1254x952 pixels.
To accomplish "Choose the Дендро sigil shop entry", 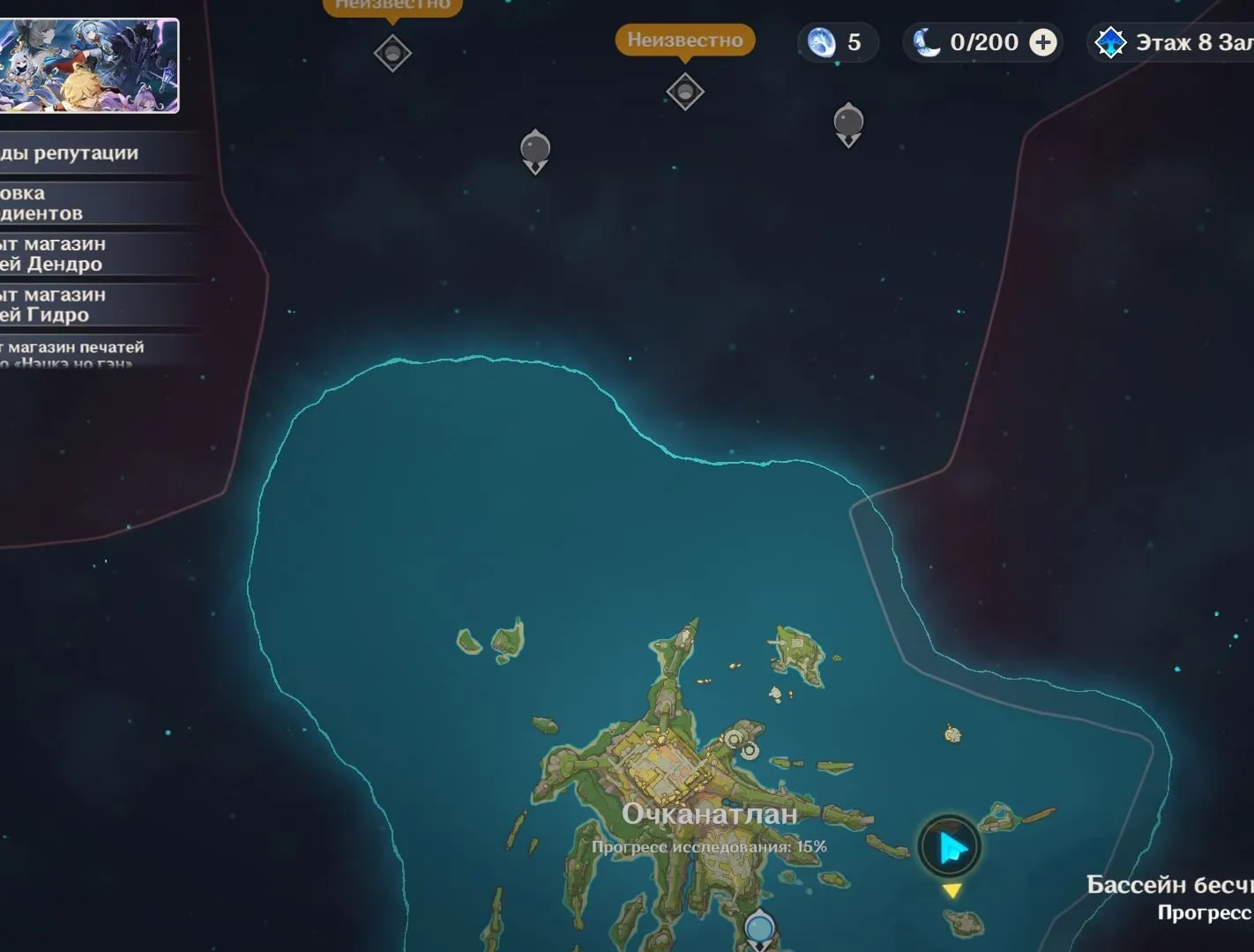I will point(53,254).
